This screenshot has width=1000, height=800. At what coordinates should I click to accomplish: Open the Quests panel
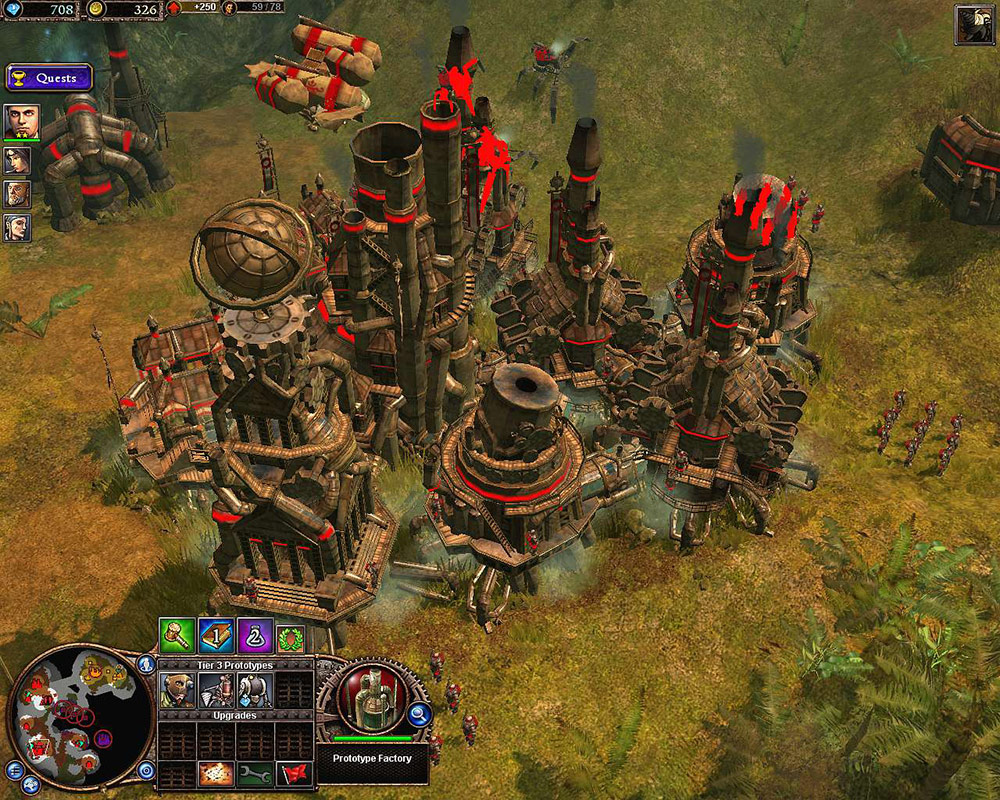49,78
